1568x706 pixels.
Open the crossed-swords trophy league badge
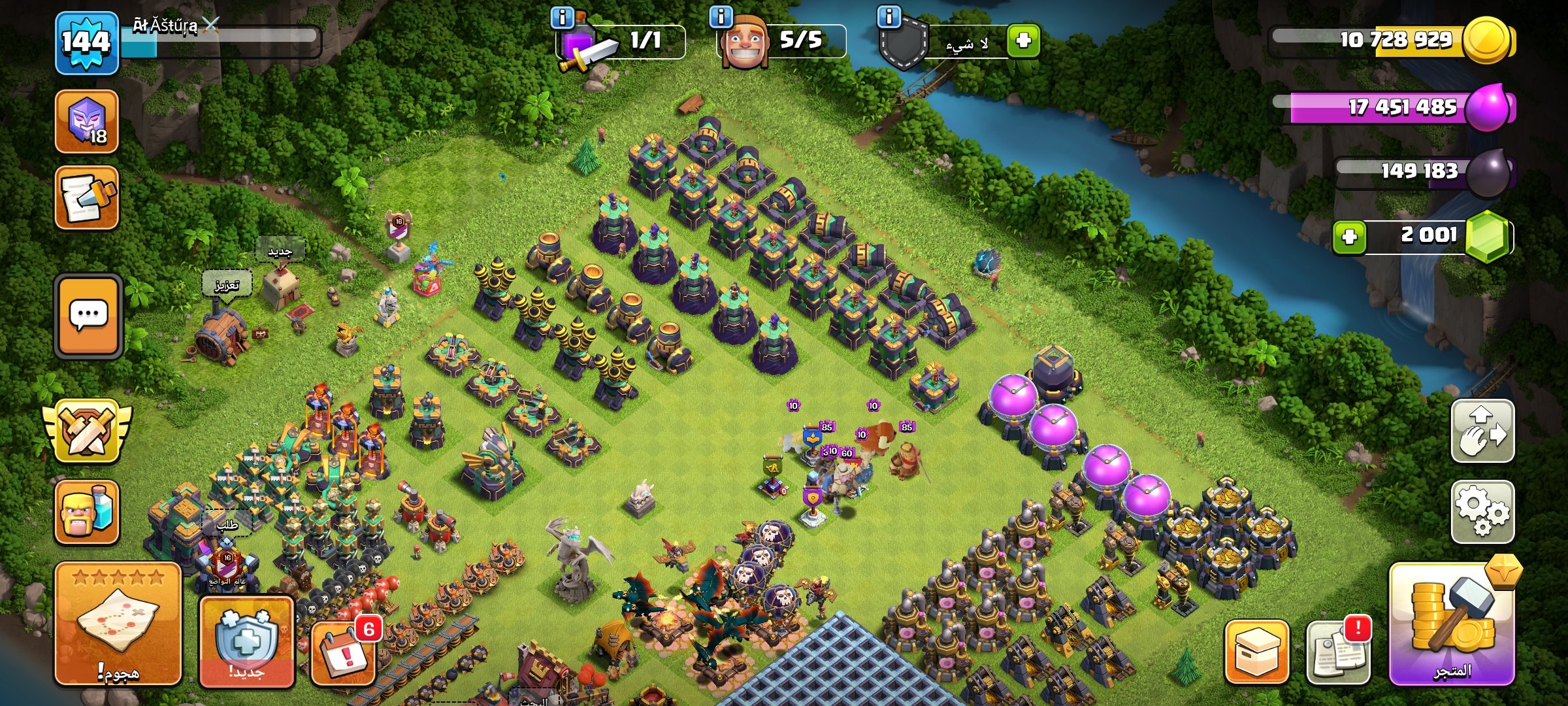tap(87, 431)
